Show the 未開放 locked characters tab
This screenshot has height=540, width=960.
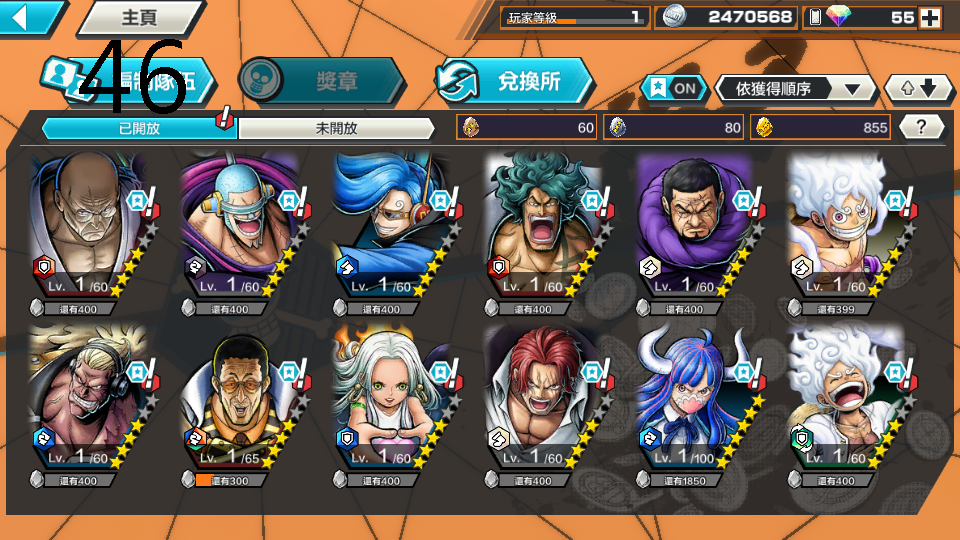(336, 128)
